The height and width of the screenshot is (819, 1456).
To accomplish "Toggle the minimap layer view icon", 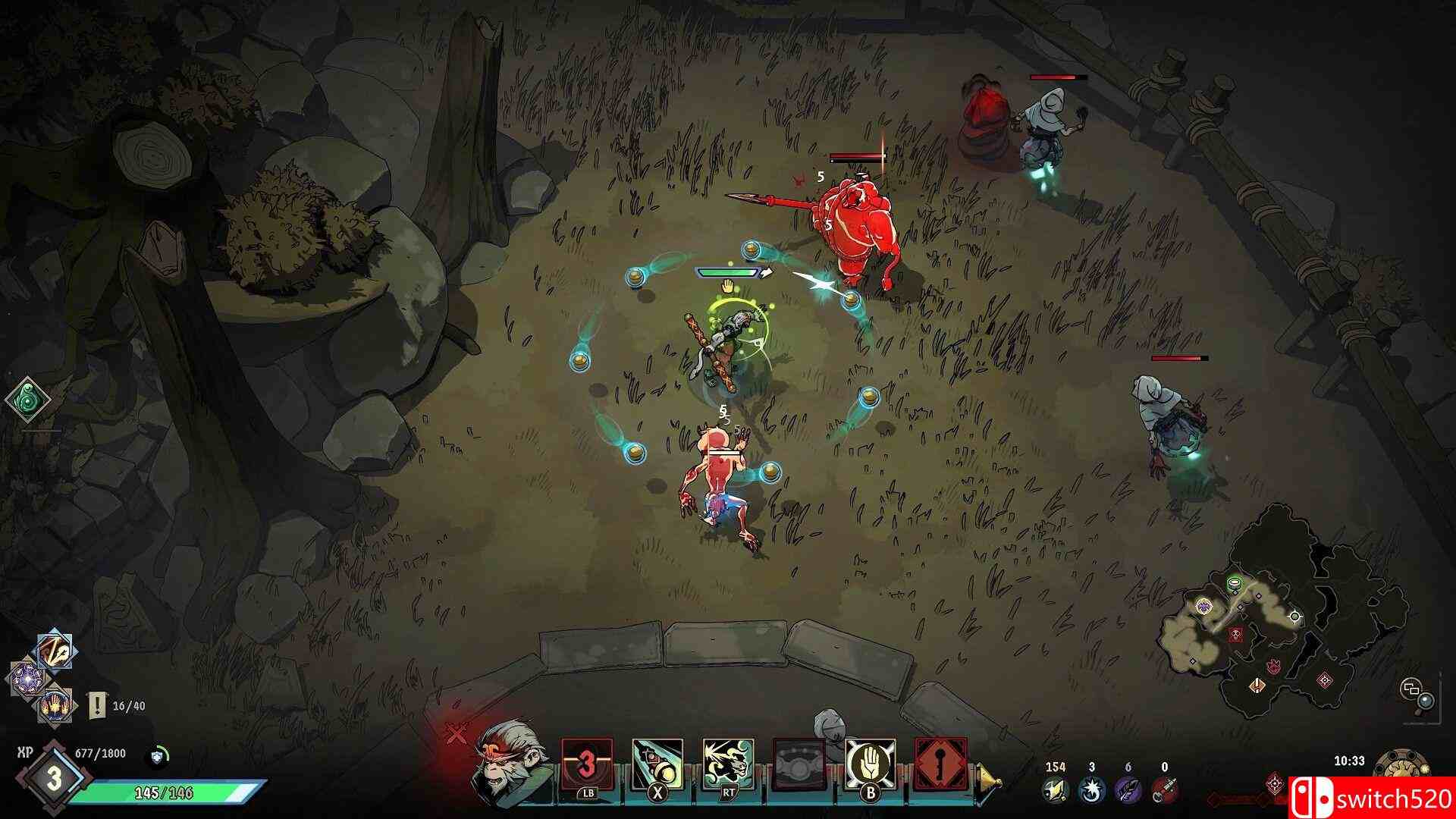I will [x=1411, y=687].
